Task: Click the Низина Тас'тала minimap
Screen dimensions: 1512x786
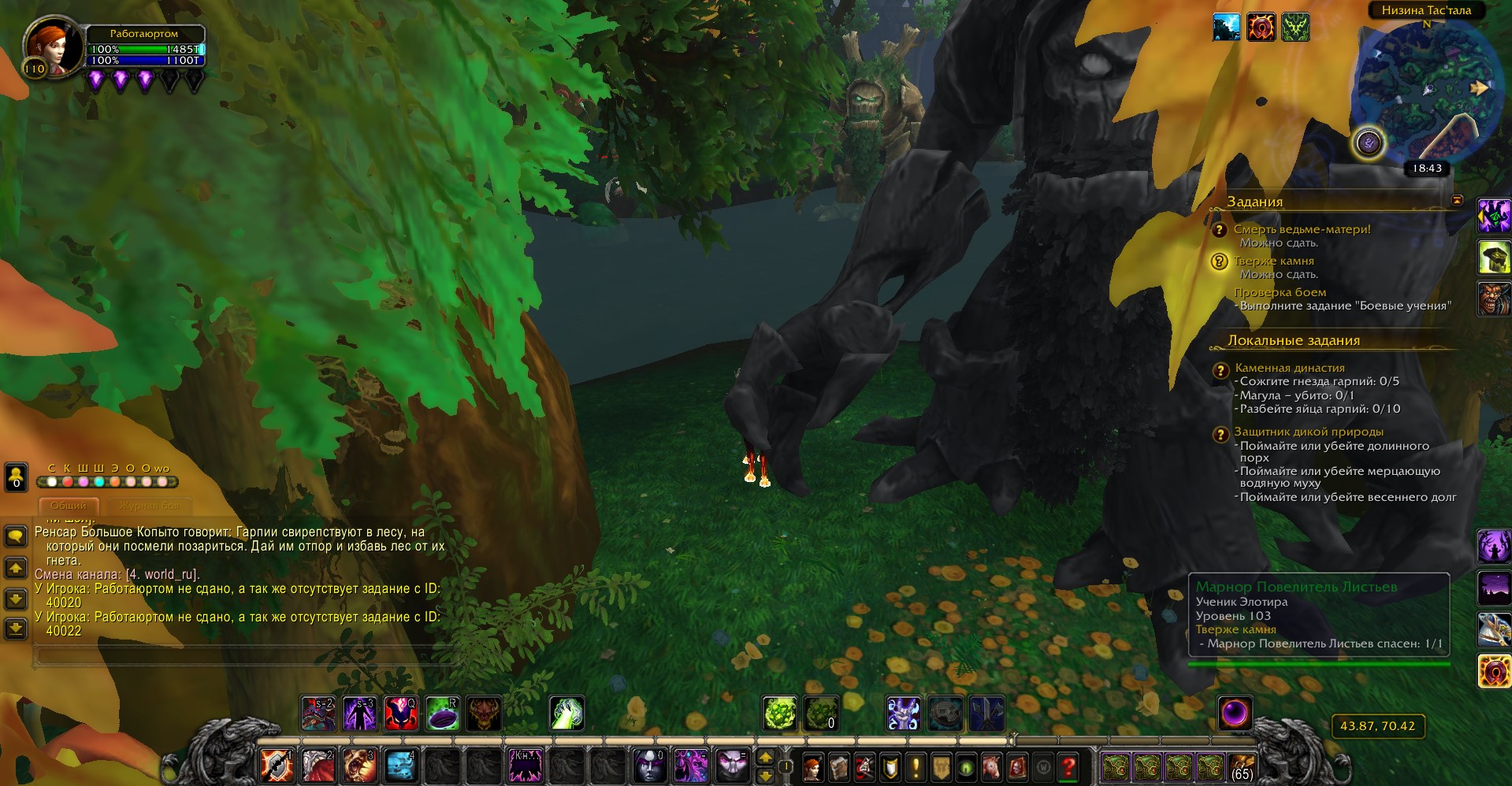Action: point(1425,91)
